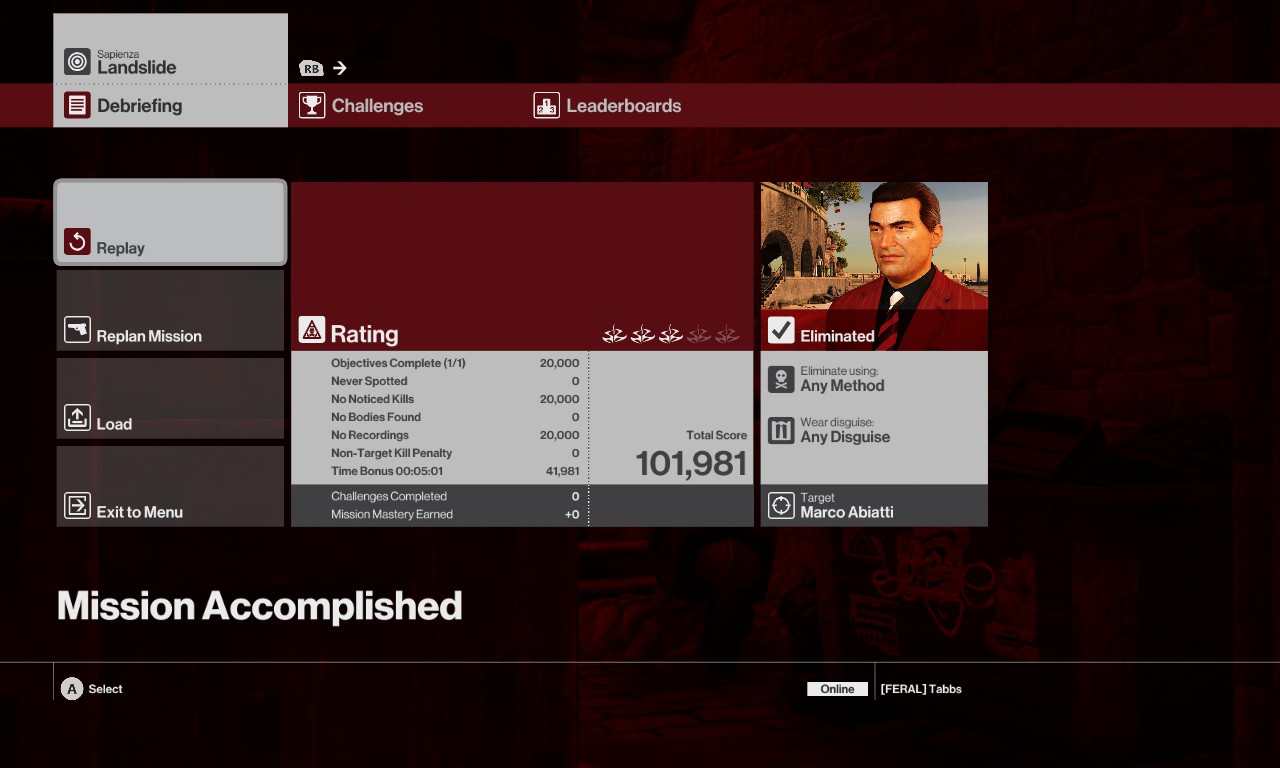Click the RB shoulder button indicator
The width and height of the screenshot is (1280, 768).
311,68
